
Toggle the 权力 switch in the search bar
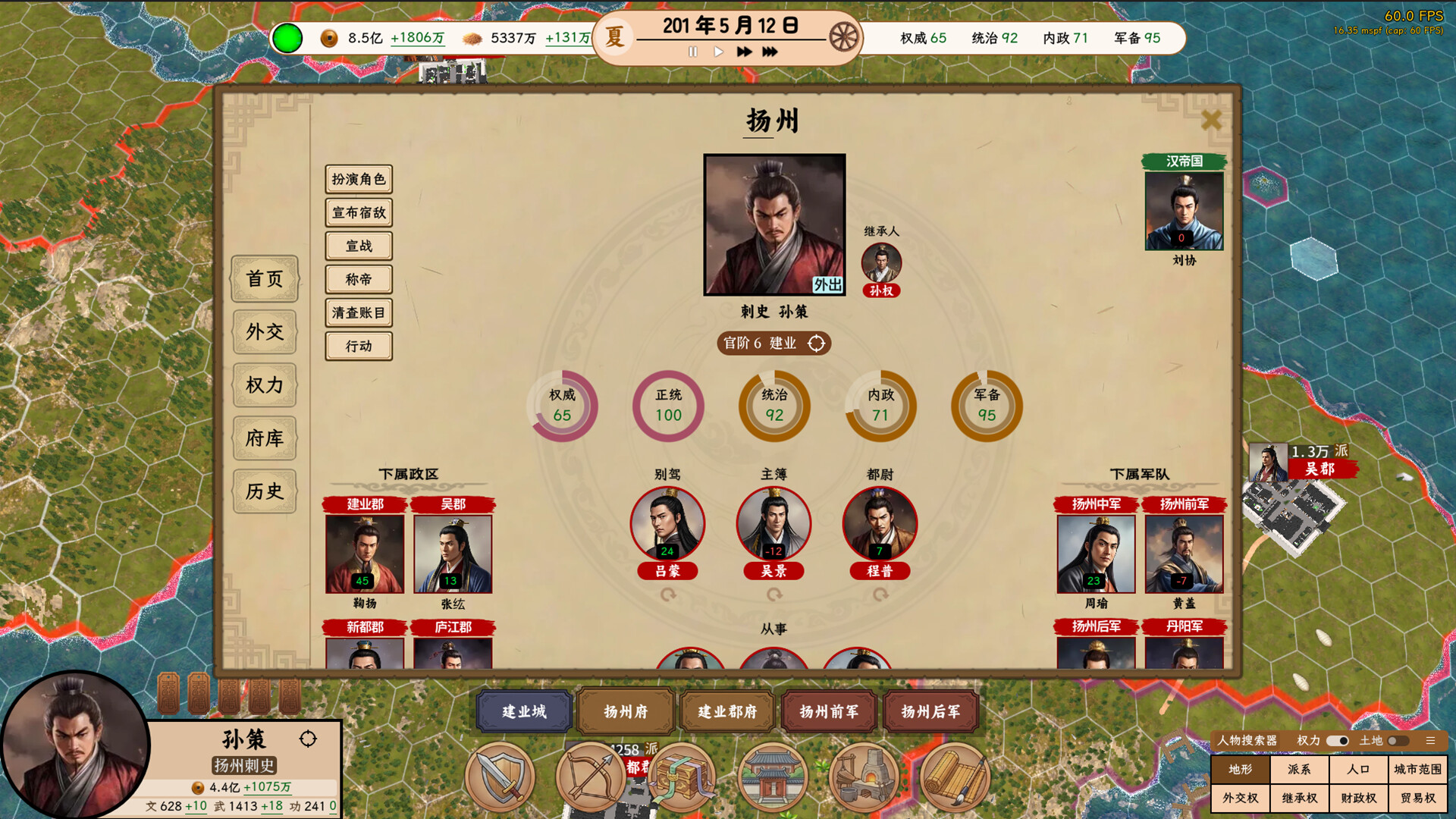click(1338, 740)
